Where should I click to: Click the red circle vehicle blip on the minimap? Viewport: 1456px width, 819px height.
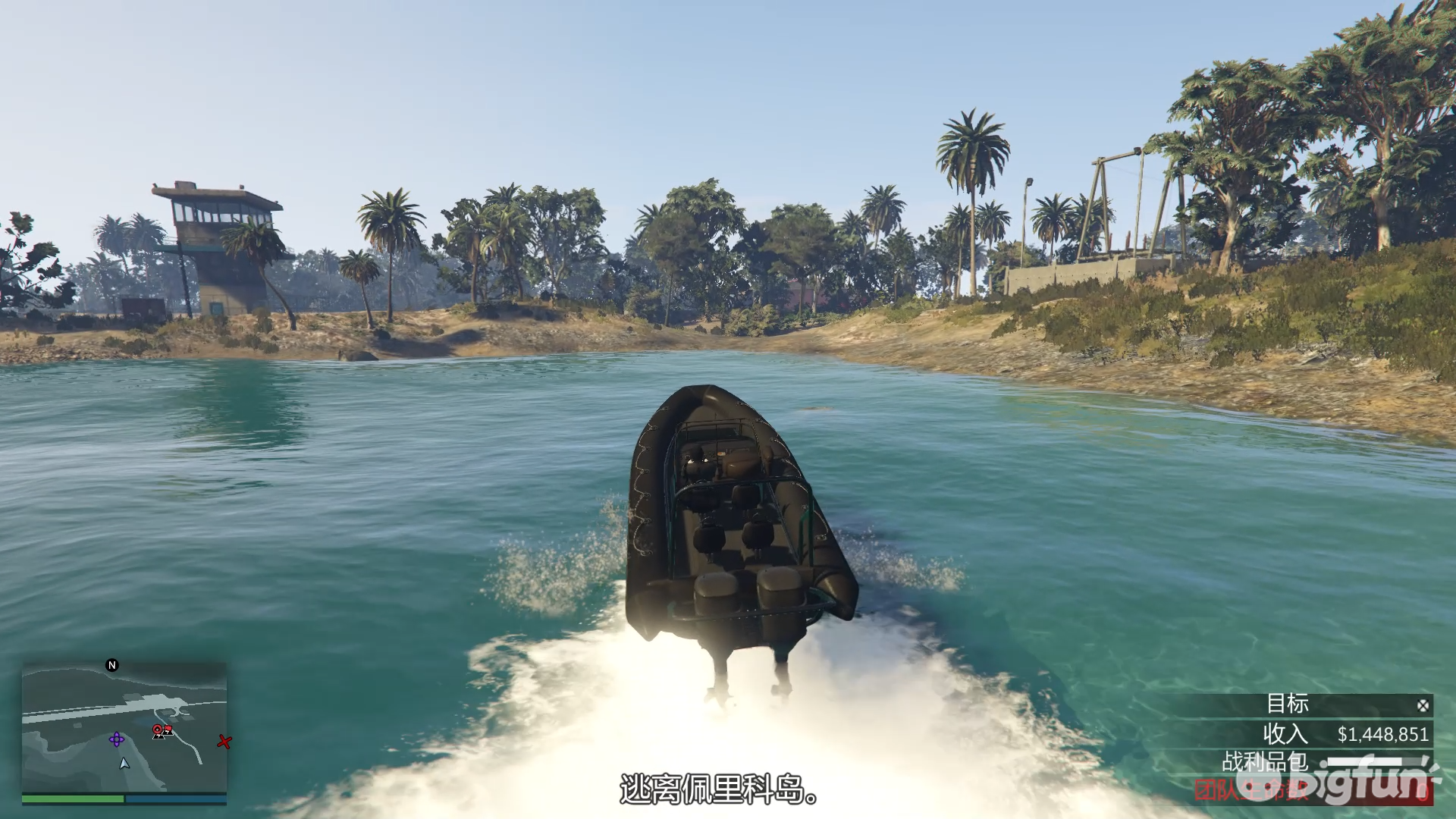158,729
